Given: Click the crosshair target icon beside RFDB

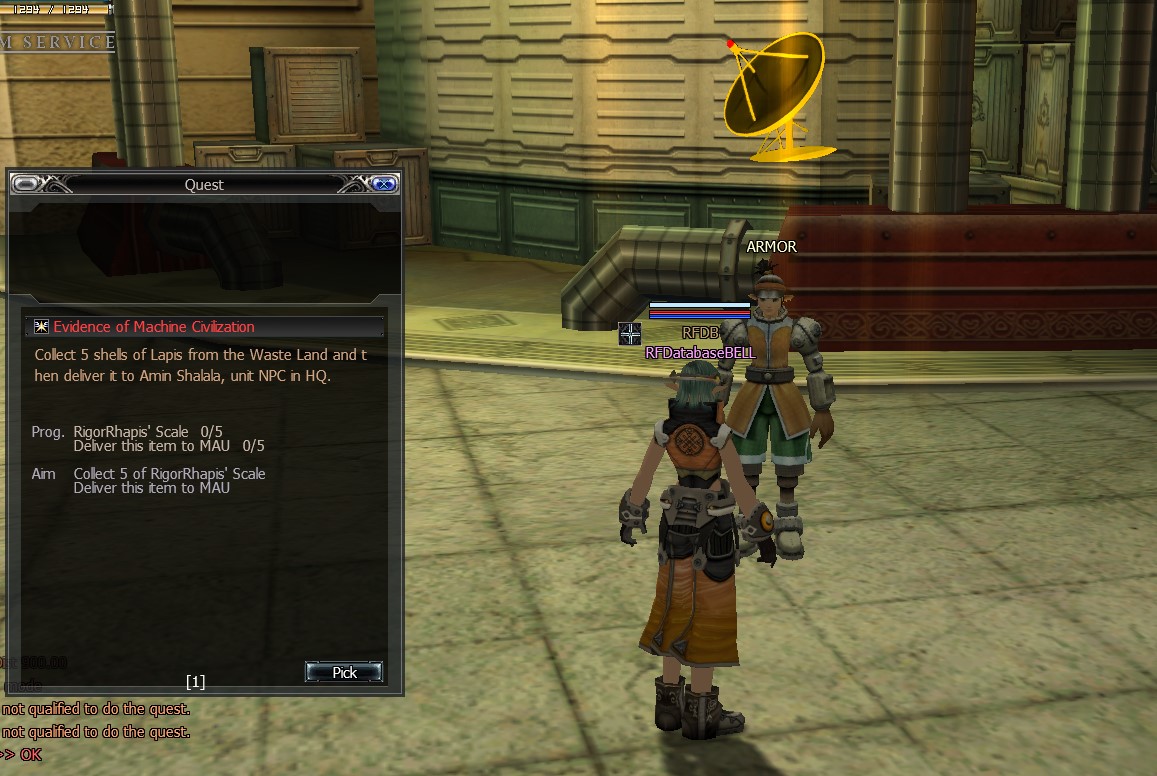Looking at the screenshot, I should point(629,334).
